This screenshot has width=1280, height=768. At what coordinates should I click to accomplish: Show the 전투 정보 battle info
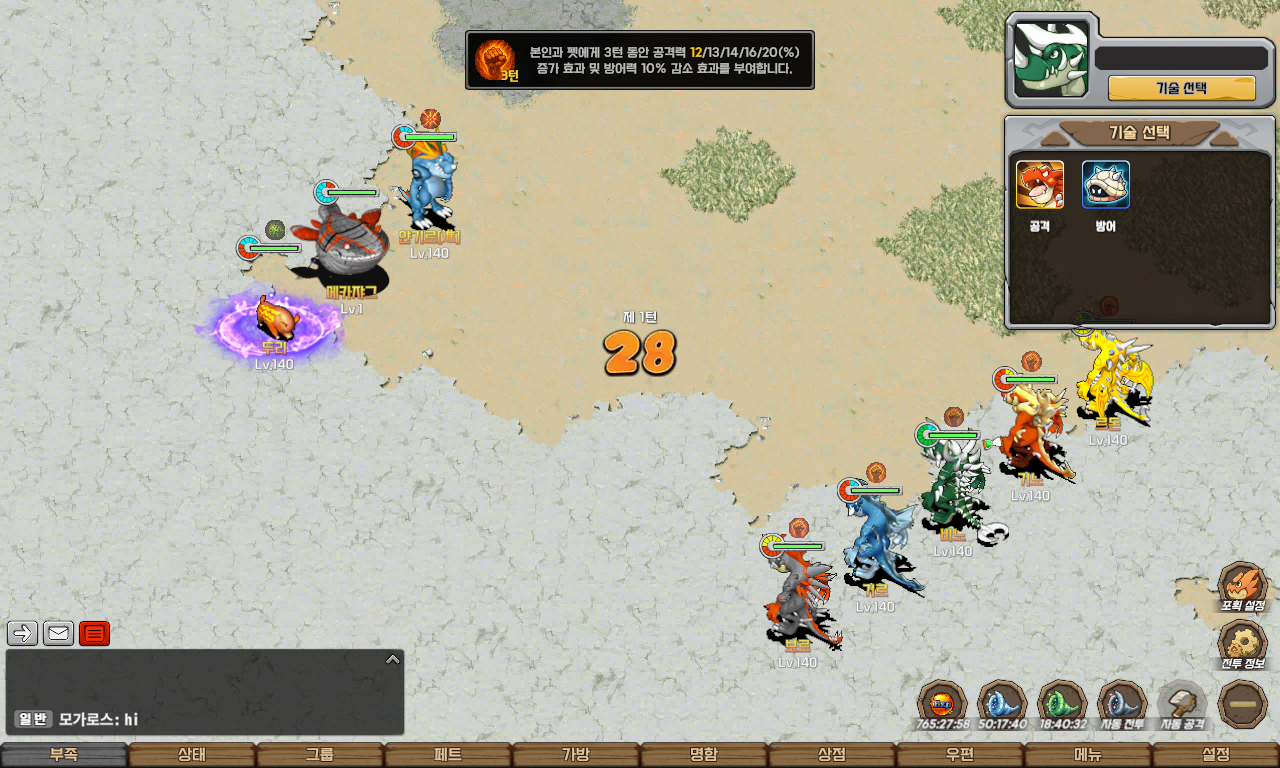pyautogui.click(x=1243, y=645)
